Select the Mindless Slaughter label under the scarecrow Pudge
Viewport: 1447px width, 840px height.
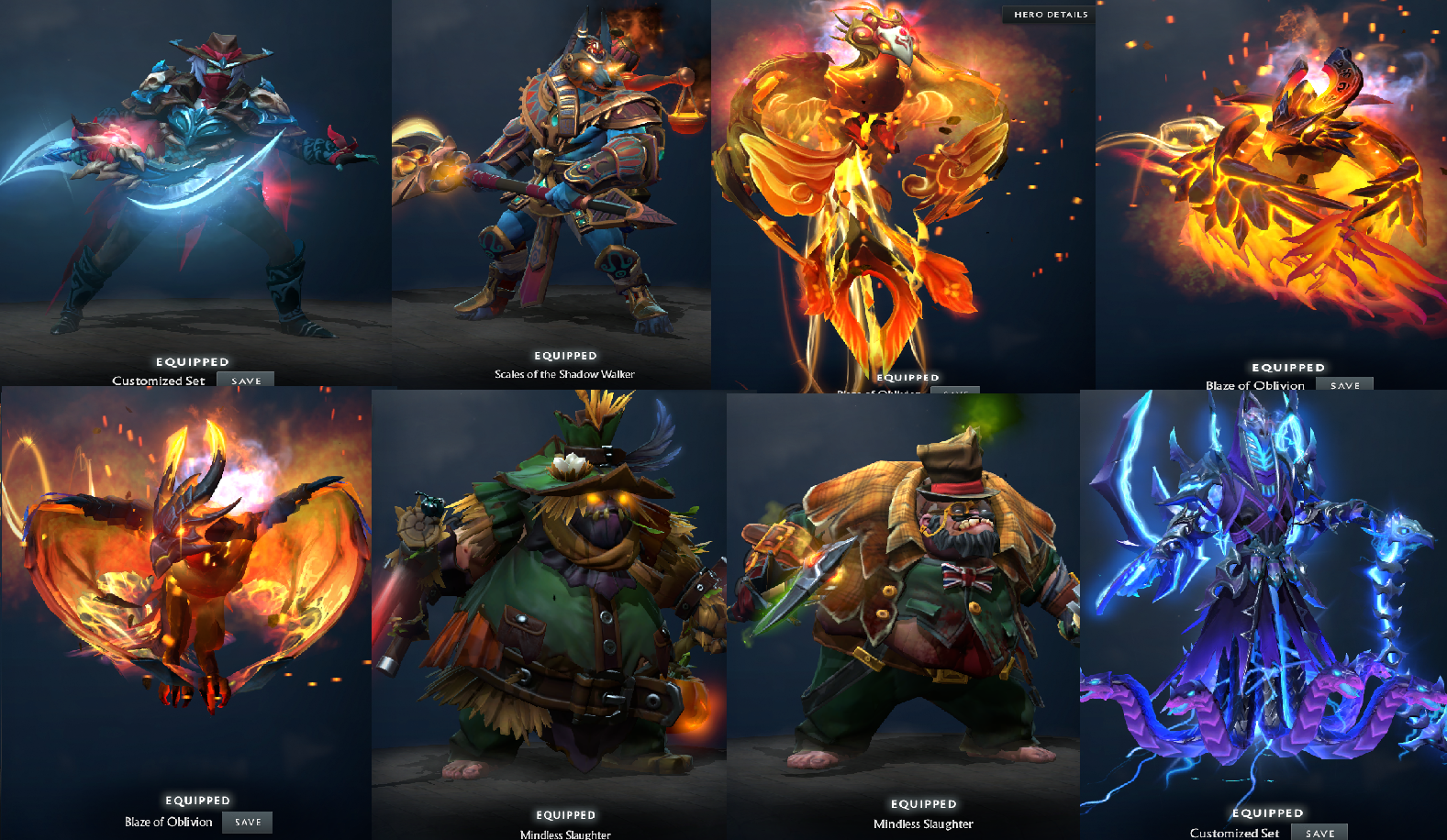(x=565, y=834)
